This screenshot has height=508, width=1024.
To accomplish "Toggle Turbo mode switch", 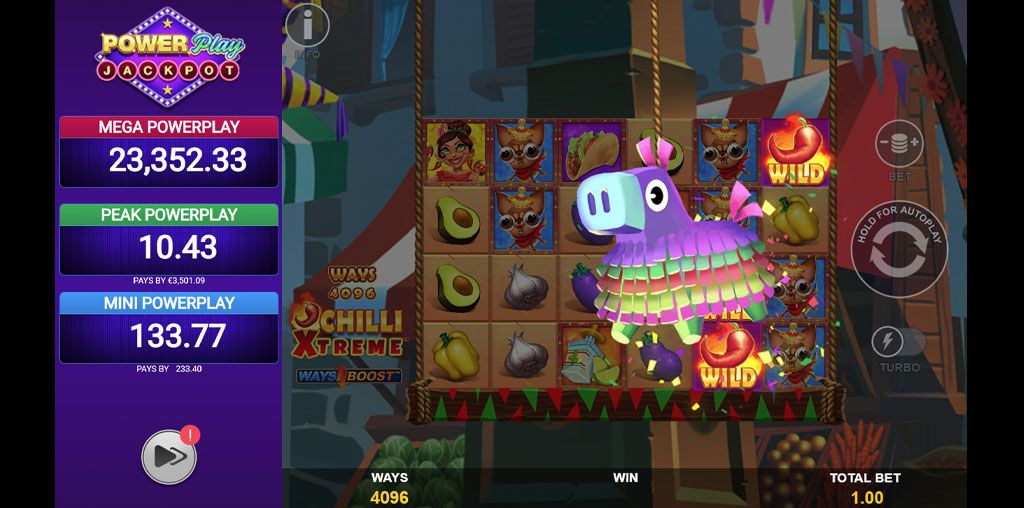I will coord(898,342).
